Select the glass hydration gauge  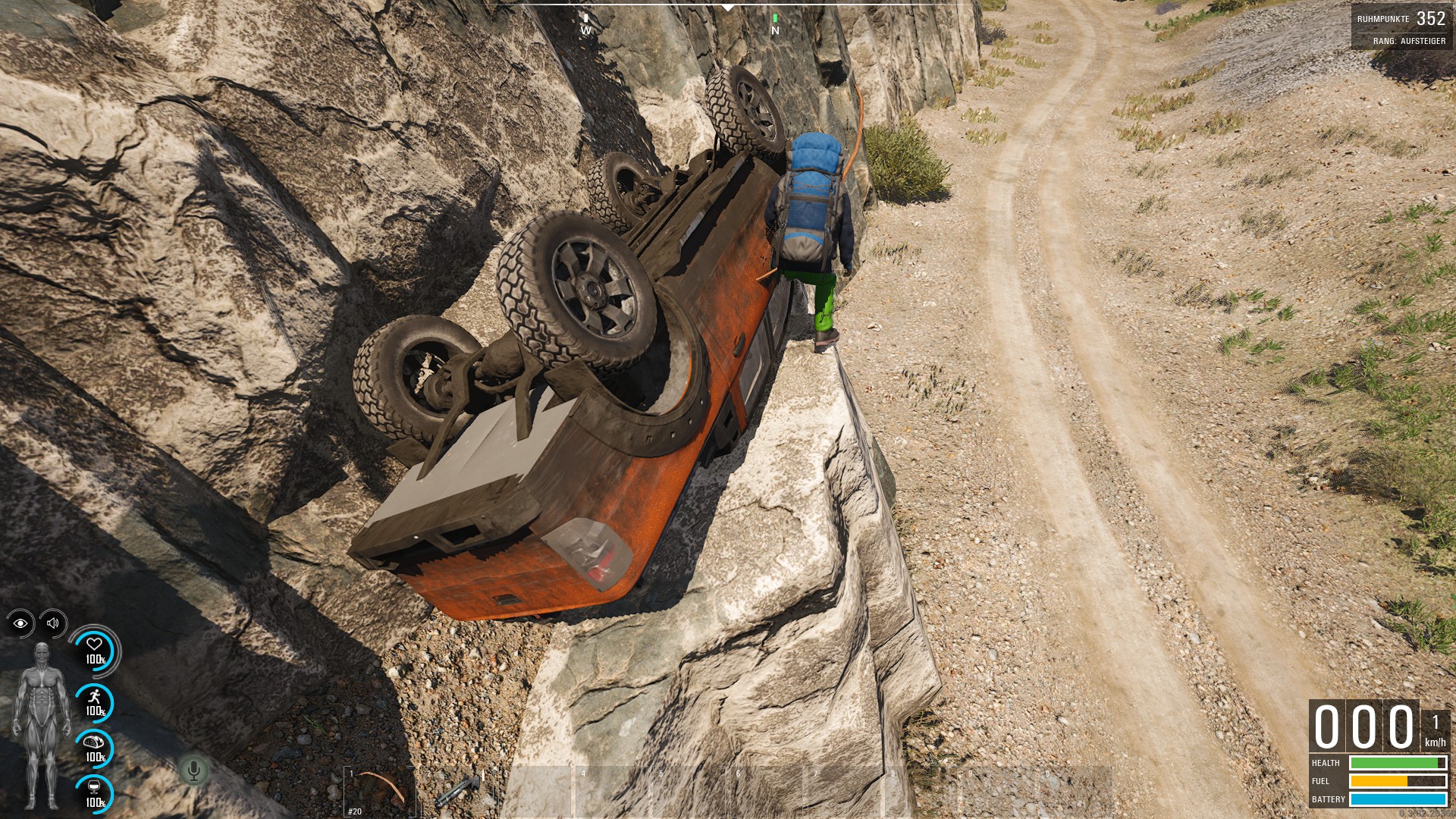[95, 793]
